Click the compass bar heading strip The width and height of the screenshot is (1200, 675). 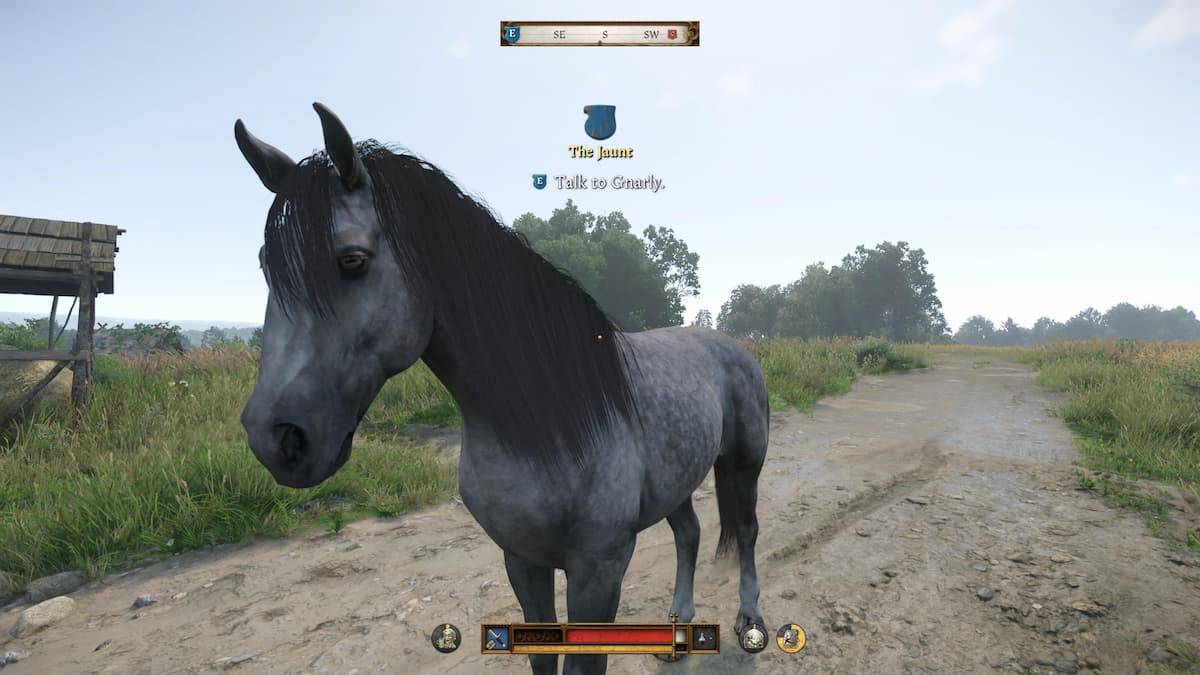point(600,34)
